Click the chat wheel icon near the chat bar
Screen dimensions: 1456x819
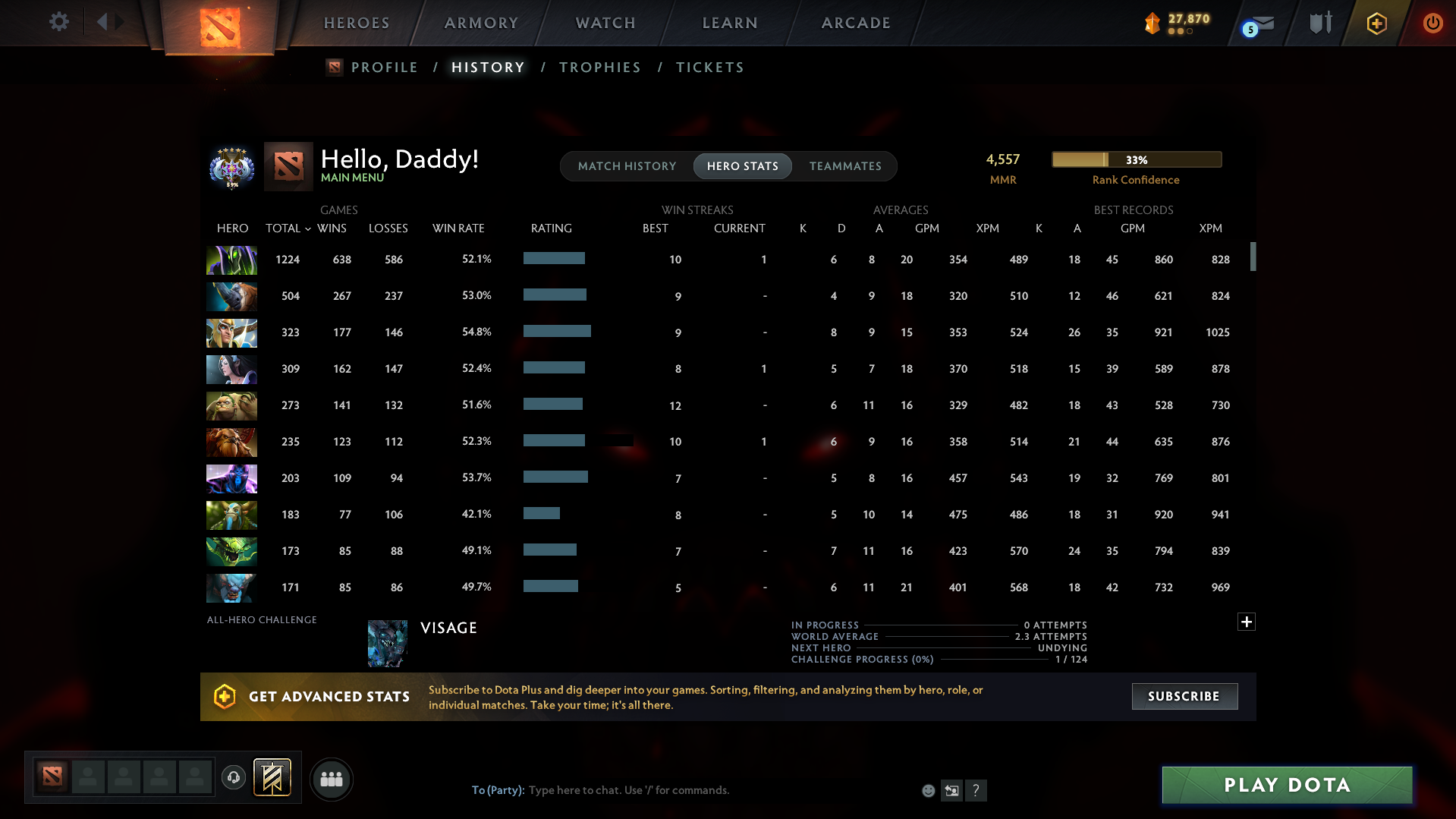951,790
